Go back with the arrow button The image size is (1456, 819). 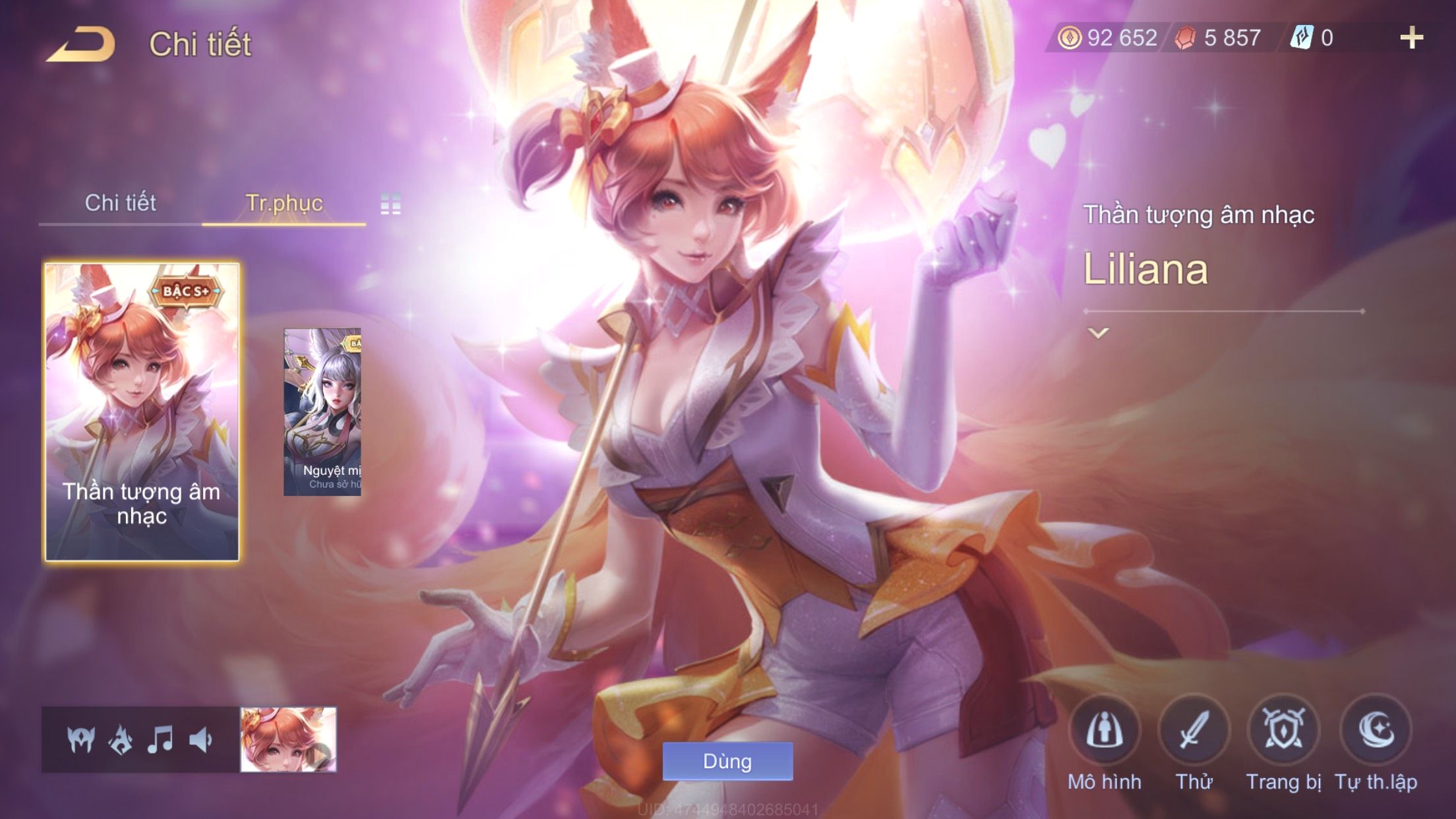click(x=82, y=44)
